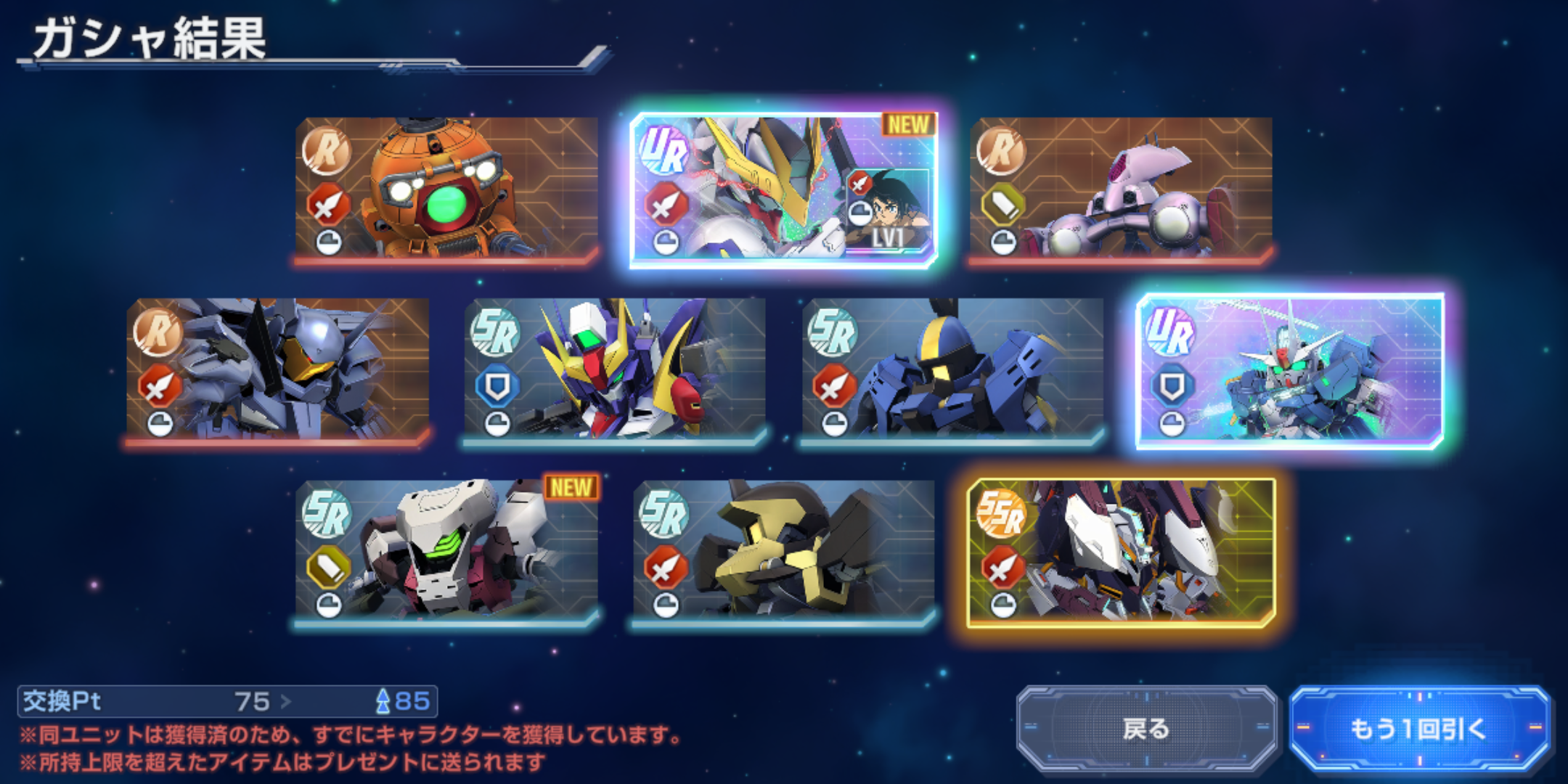Open the UR blue Gundam card without pilot
This screenshot has width=1568, height=784.
coord(1290,369)
